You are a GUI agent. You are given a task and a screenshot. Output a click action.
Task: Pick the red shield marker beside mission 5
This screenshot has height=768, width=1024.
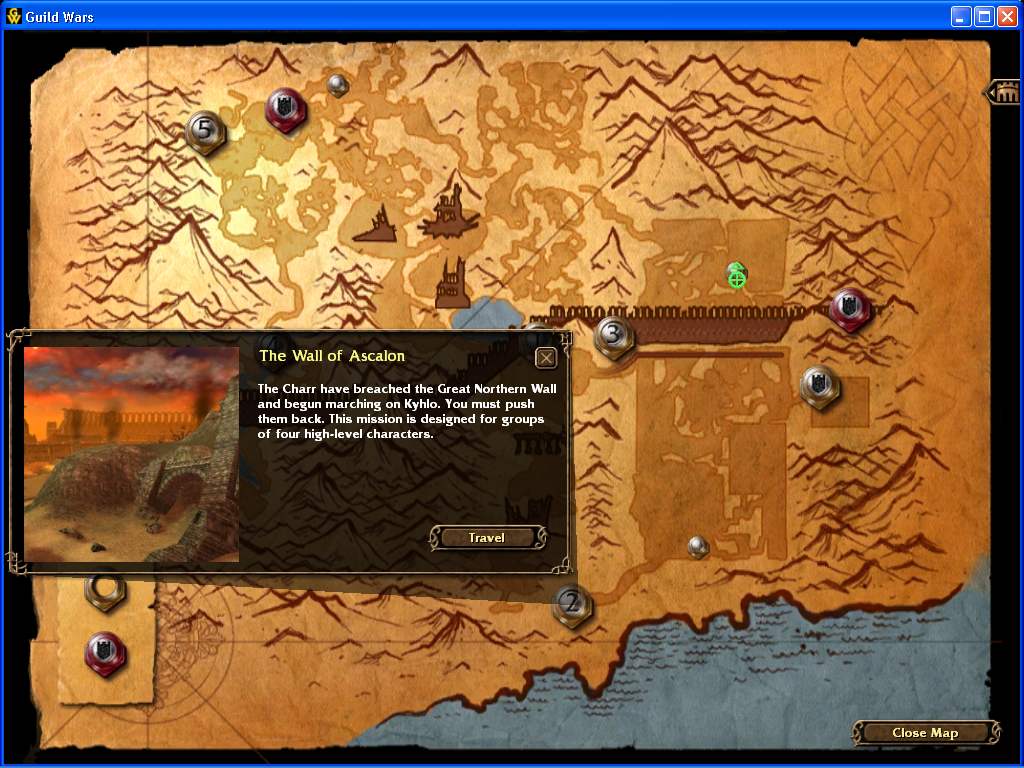(285, 108)
